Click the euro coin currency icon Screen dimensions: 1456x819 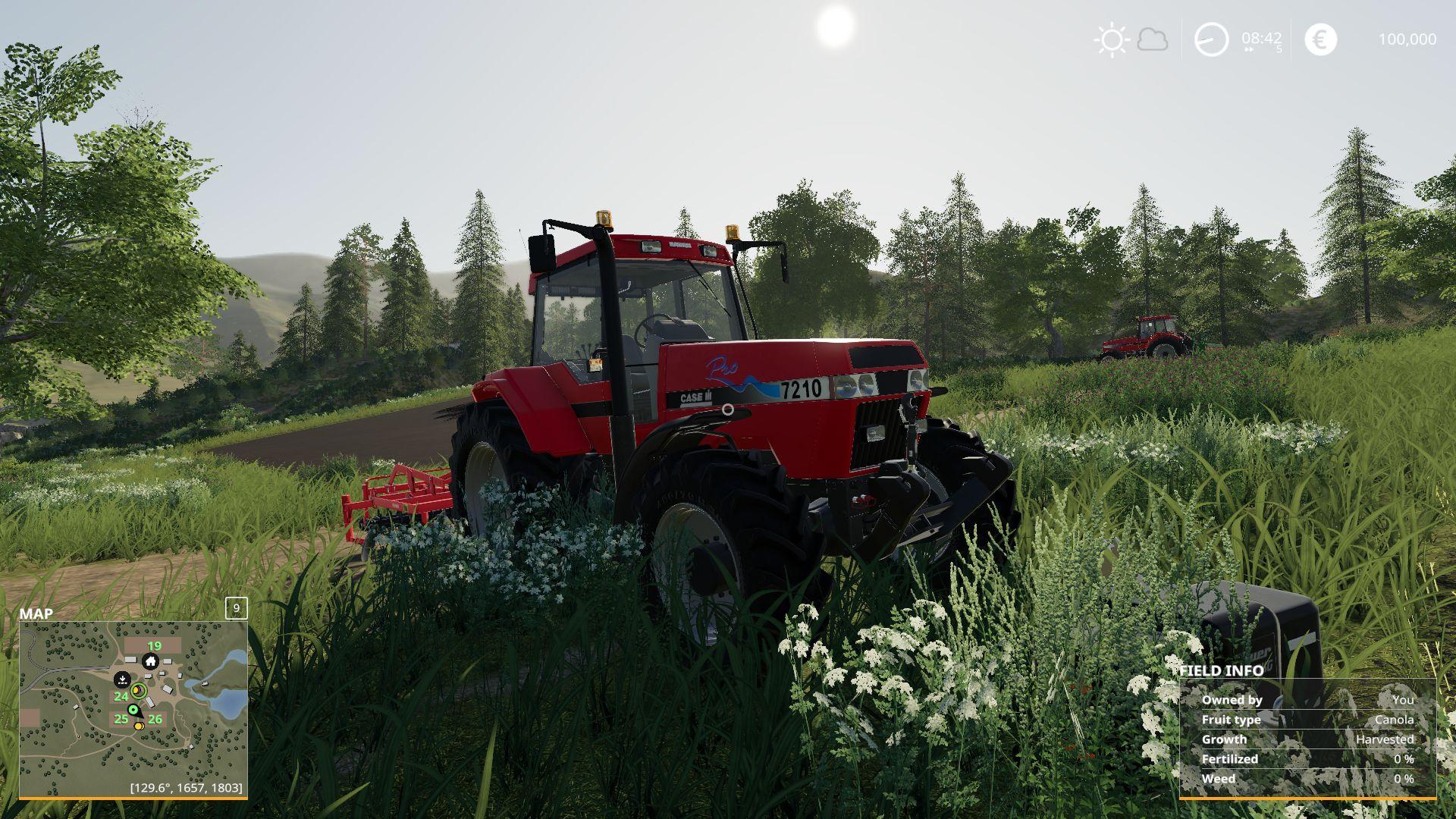point(1322,38)
